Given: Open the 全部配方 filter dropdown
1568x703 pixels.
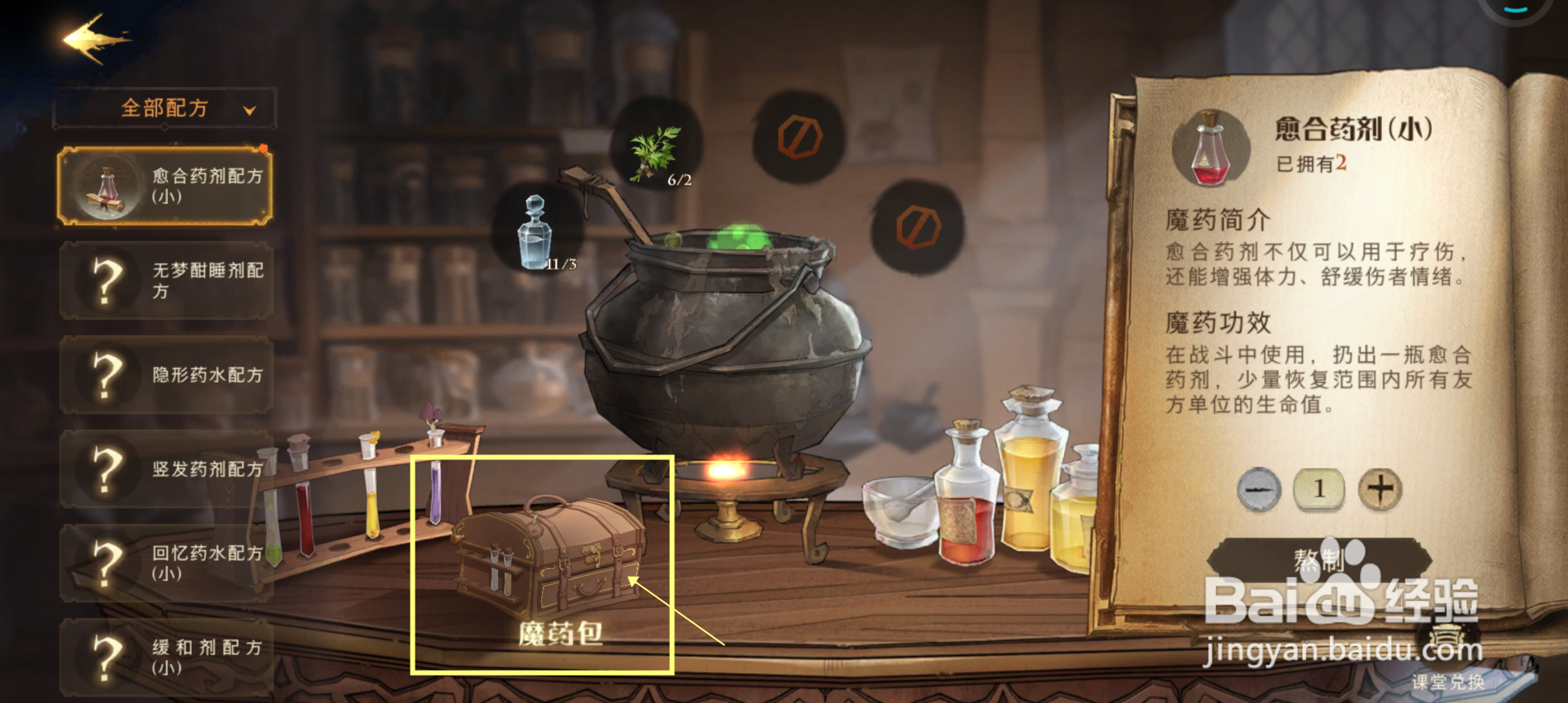Looking at the screenshot, I should pos(164,107).
